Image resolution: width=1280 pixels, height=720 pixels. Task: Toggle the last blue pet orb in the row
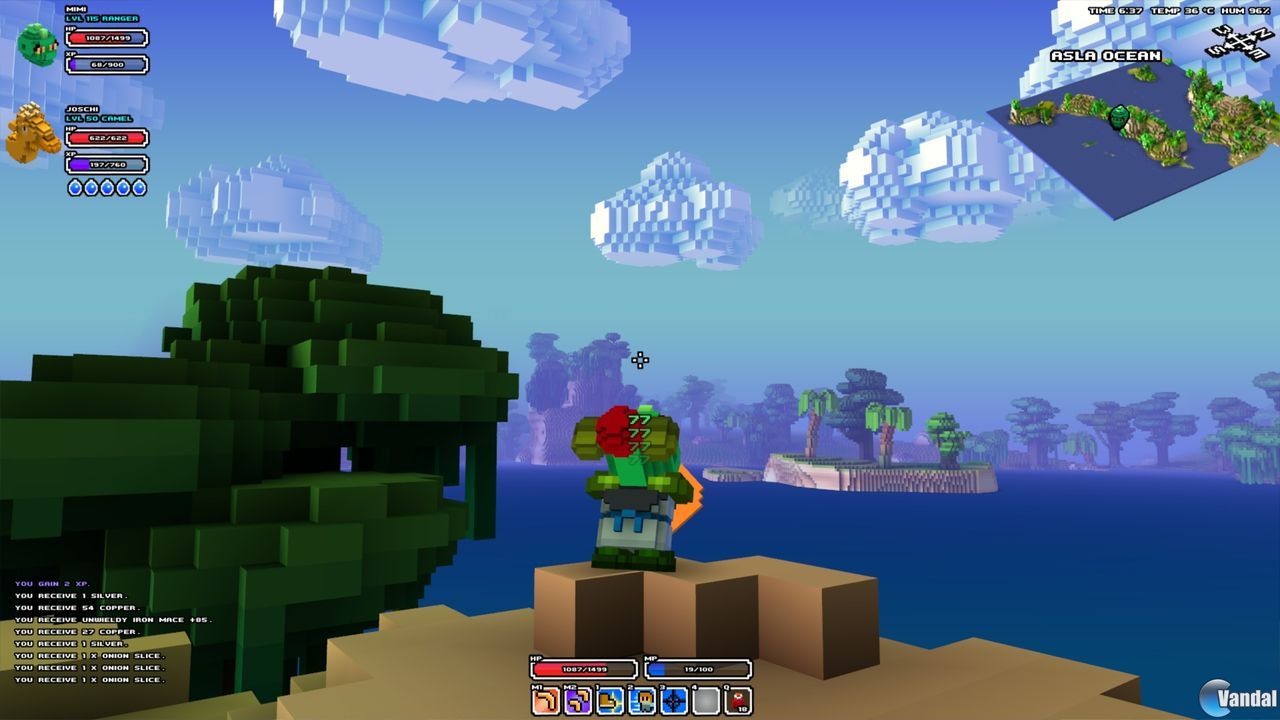[x=140, y=187]
